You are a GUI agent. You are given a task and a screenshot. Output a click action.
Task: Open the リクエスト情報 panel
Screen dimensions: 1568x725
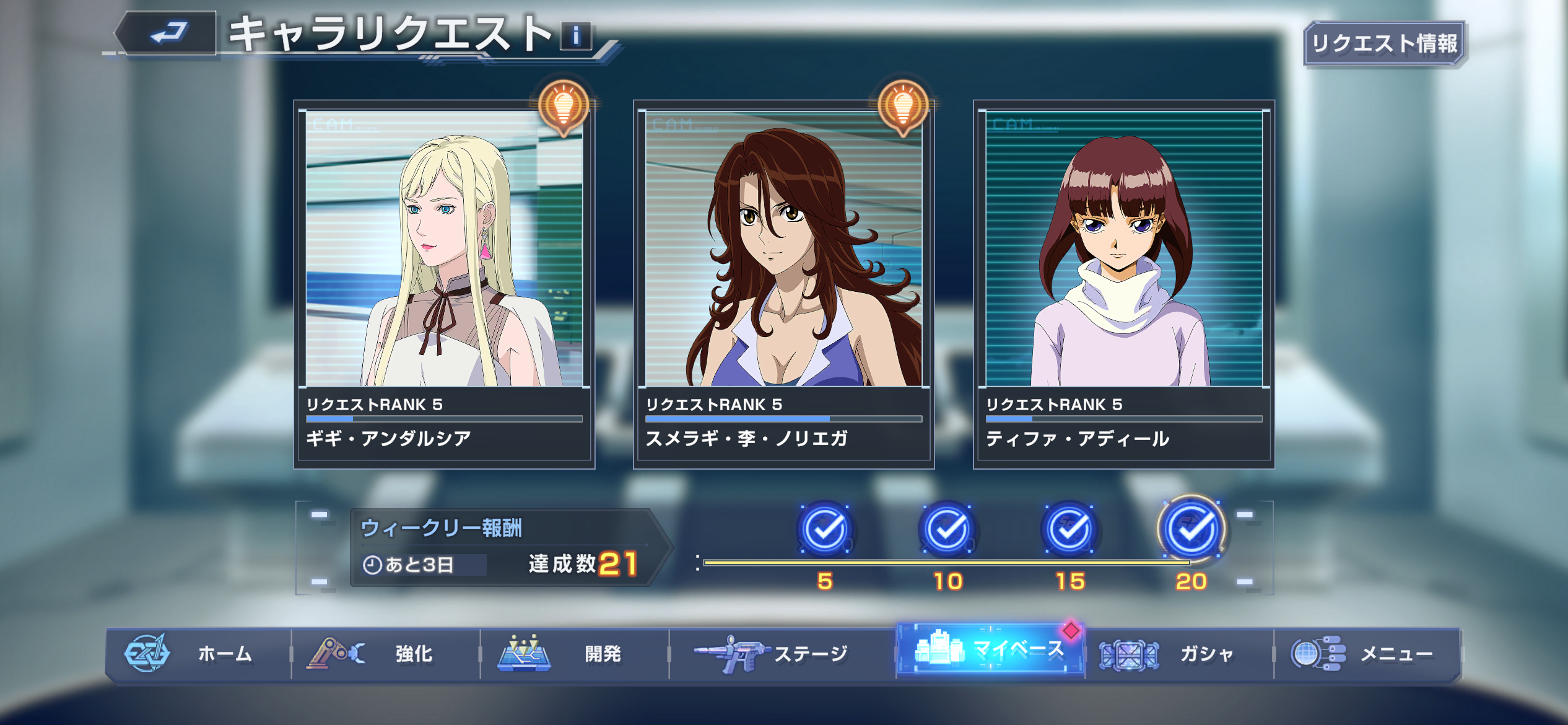click(x=1385, y=43)
